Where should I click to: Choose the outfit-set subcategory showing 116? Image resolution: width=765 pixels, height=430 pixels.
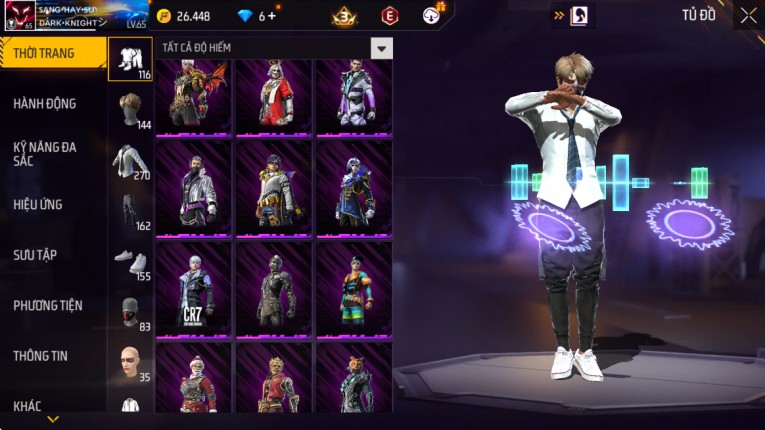point(130,59)
